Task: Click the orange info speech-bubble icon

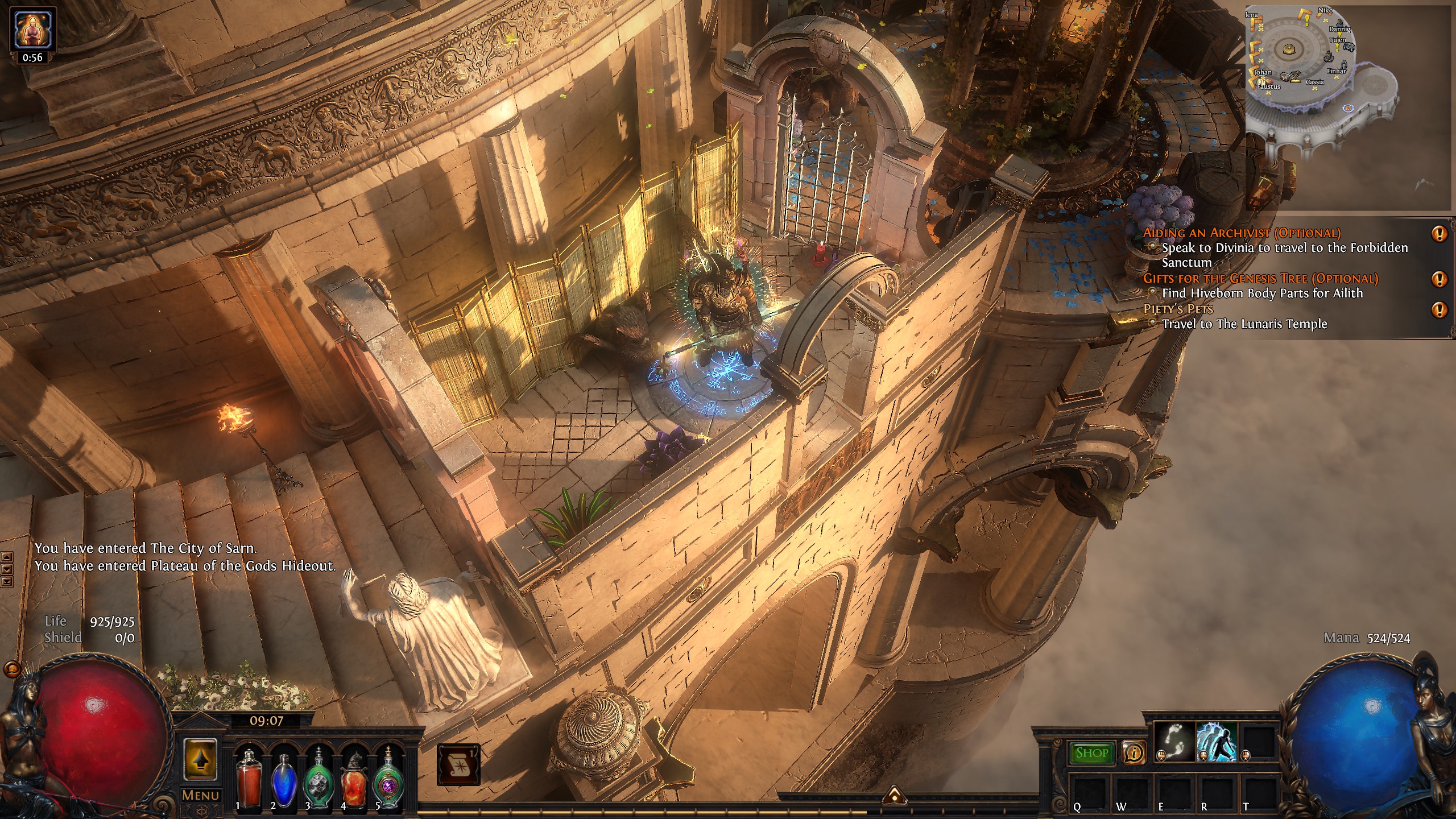Action: click(1134, 753)
